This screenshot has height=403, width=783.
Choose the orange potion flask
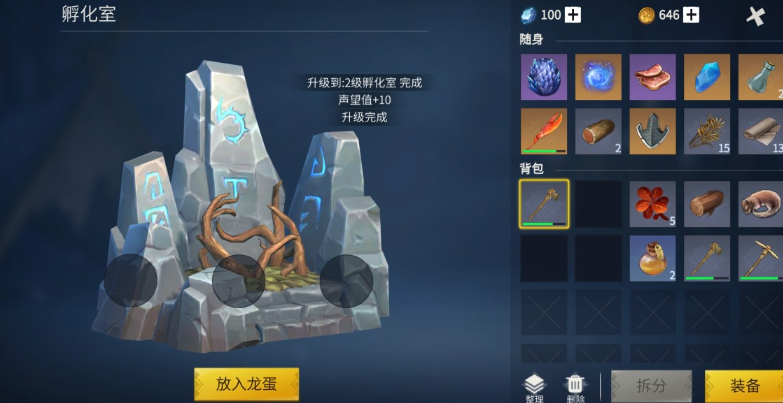(x=652, y=258)
